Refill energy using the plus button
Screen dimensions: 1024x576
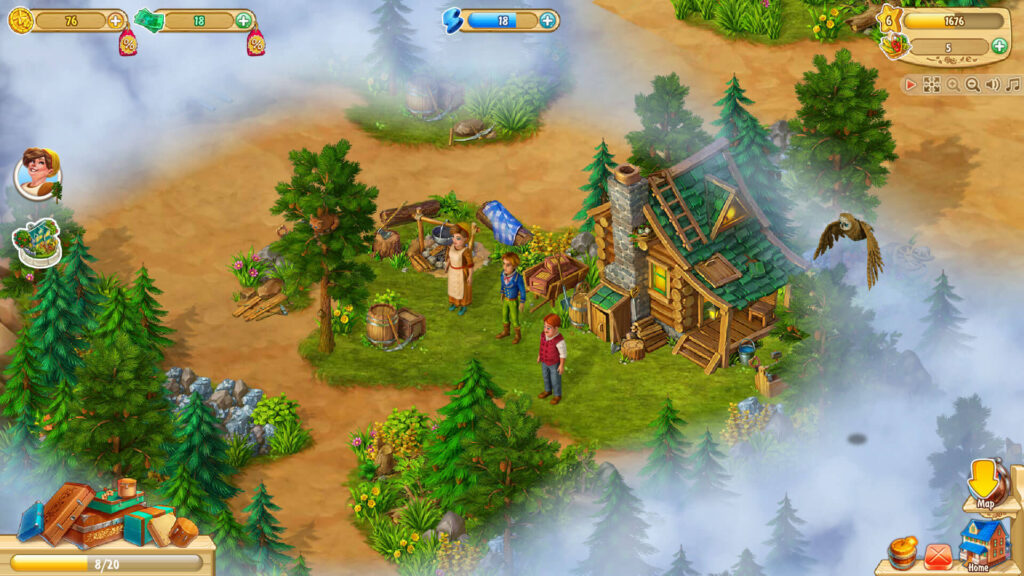tap(548, 20)
